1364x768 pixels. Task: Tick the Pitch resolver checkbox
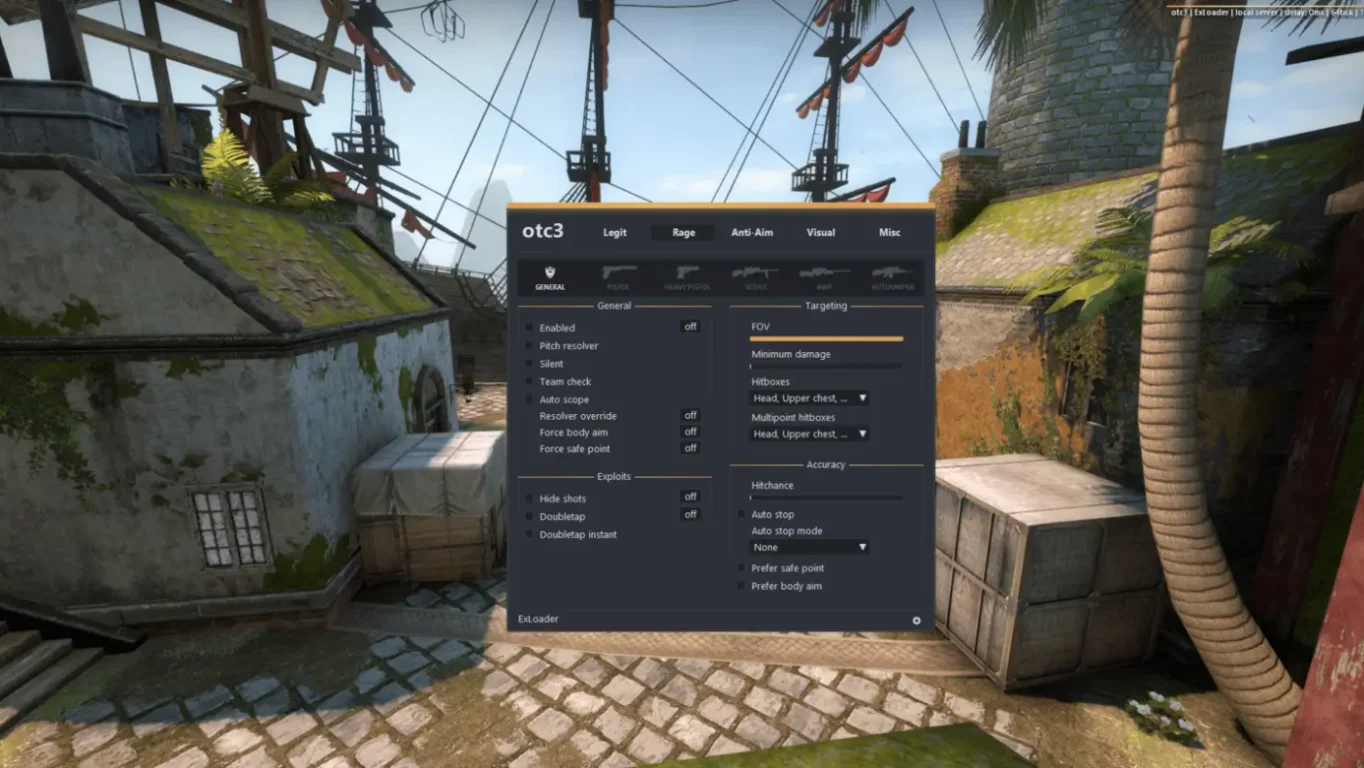click(x=529, y=346)
